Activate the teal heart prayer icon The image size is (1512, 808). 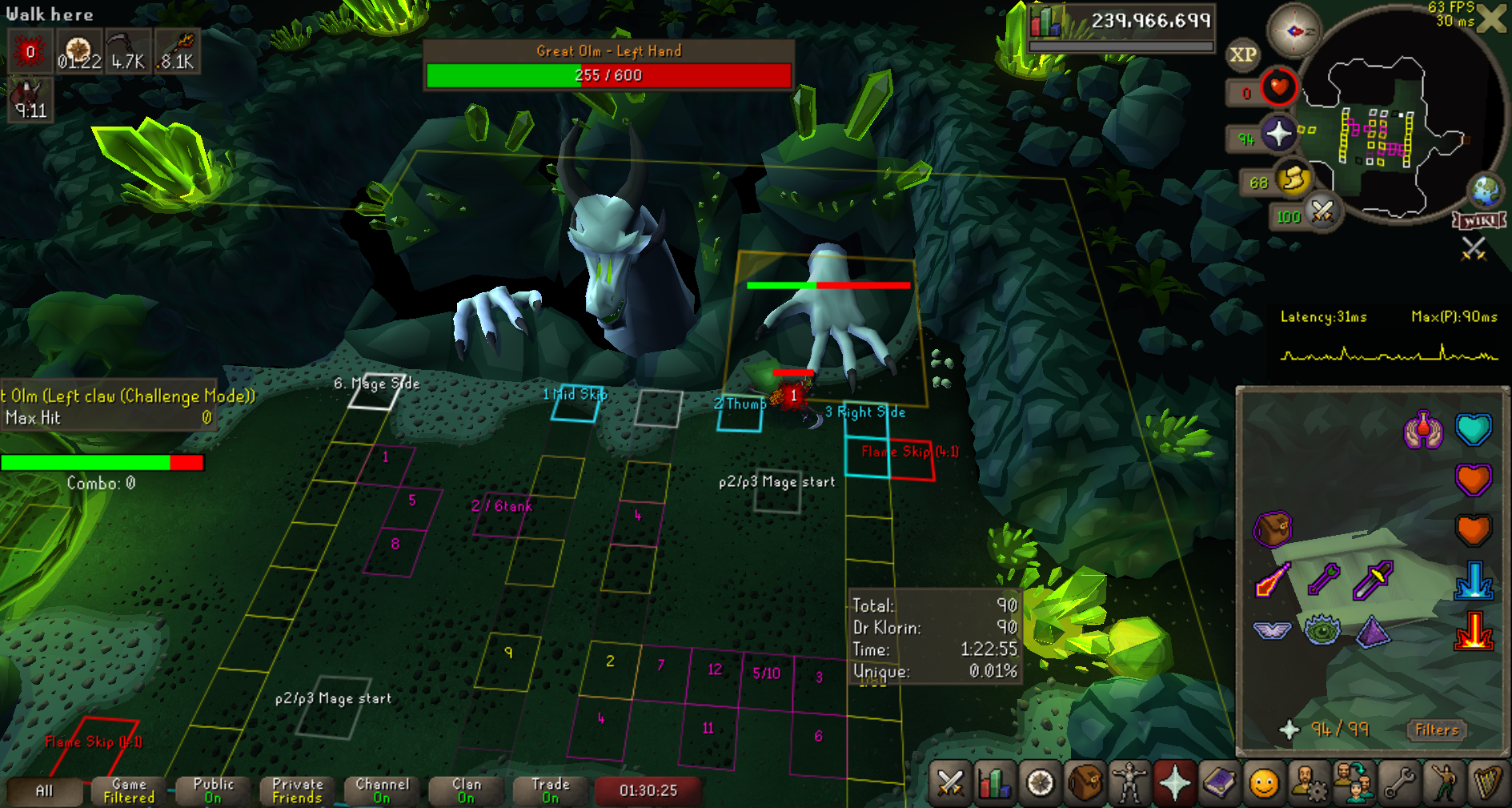[x=1474, y=429]
